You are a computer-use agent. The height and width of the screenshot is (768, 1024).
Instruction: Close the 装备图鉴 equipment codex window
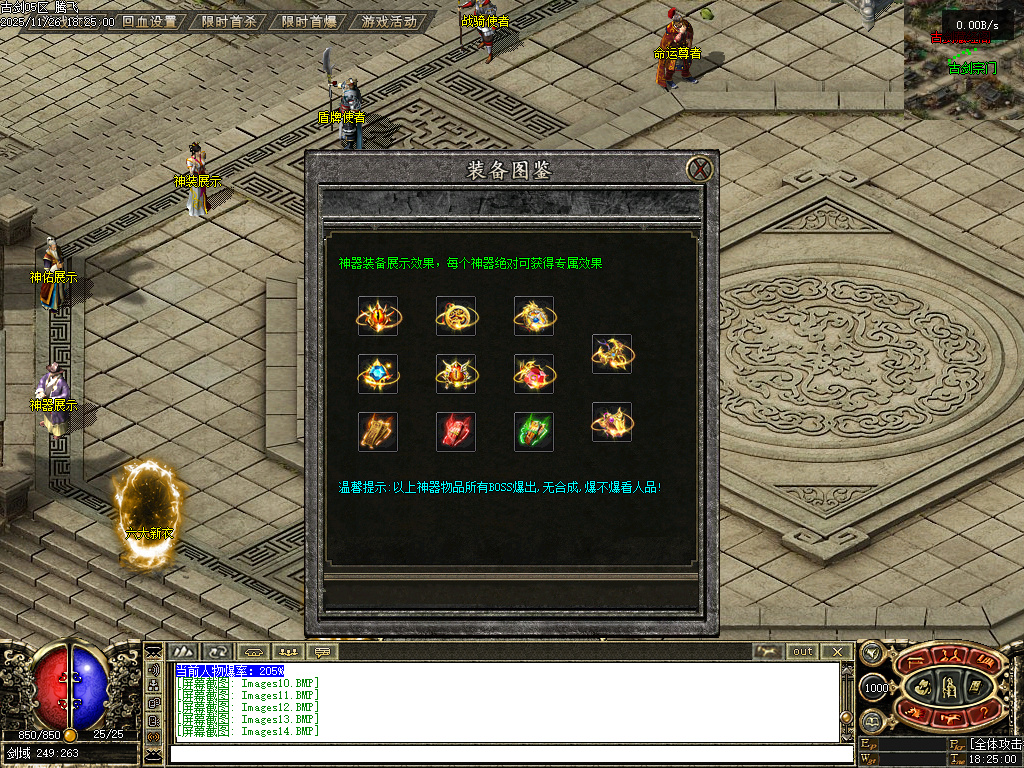pos(702,168)
